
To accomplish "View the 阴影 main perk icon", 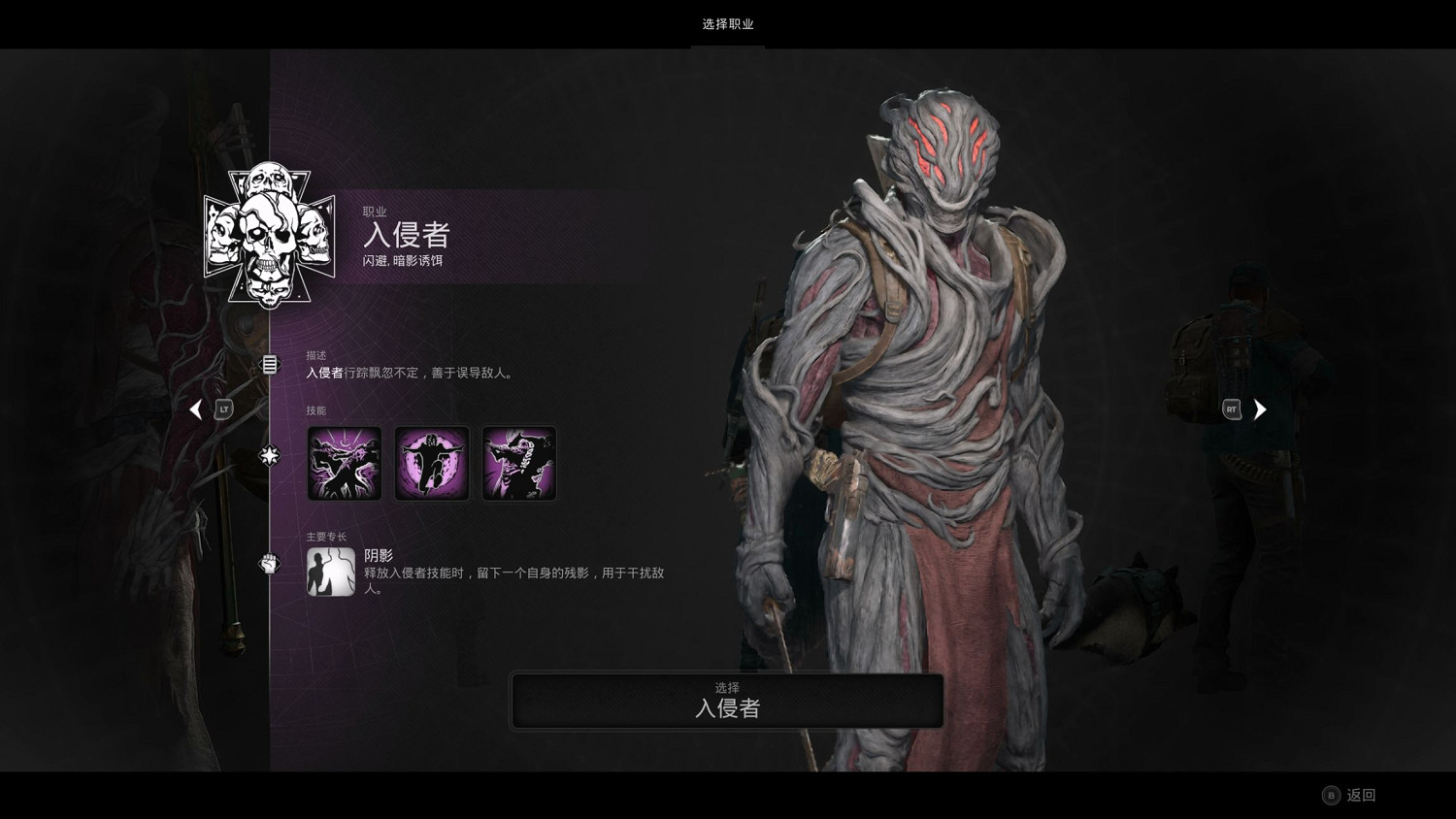I will coord(330,572).
